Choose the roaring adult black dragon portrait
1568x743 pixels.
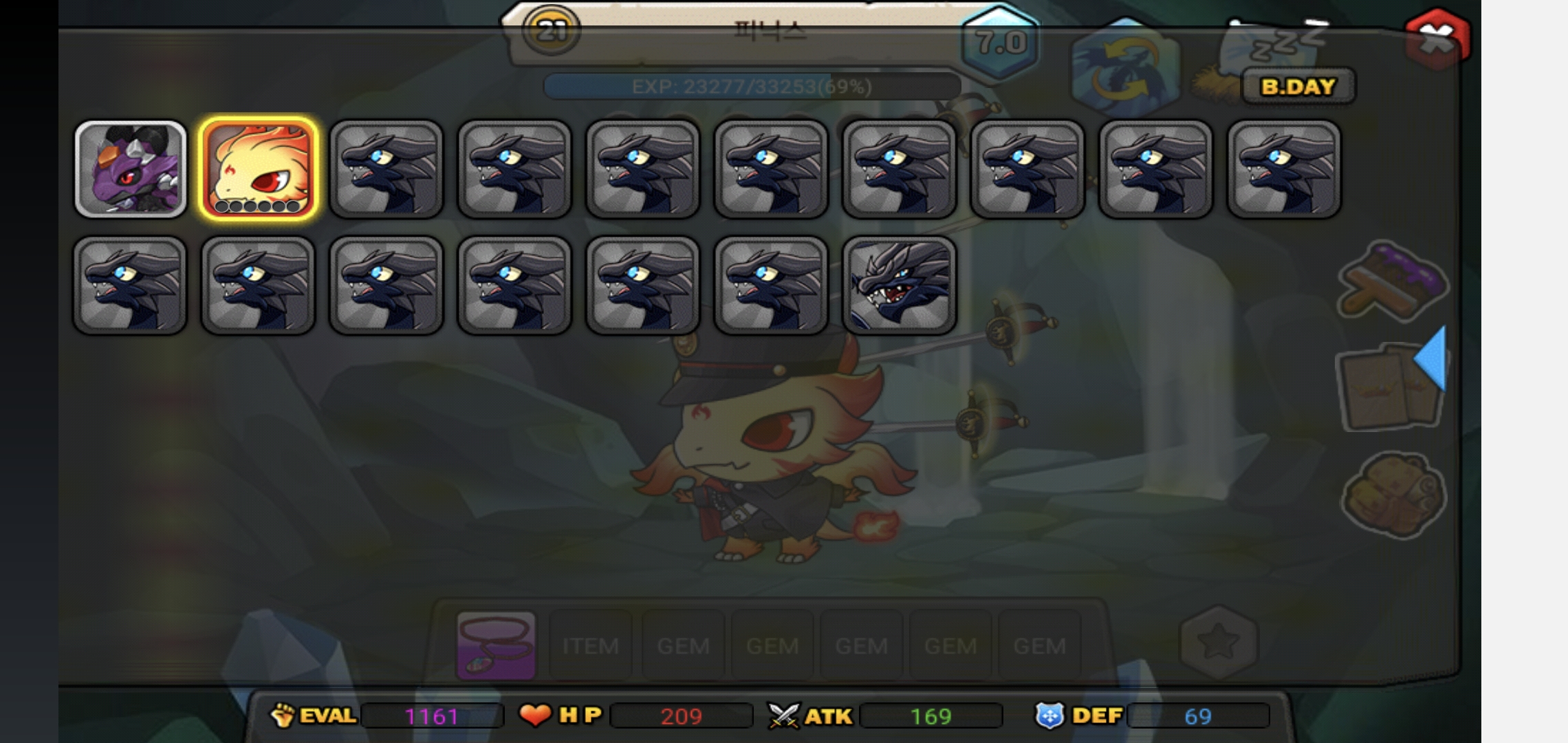(x=899, y=285)
